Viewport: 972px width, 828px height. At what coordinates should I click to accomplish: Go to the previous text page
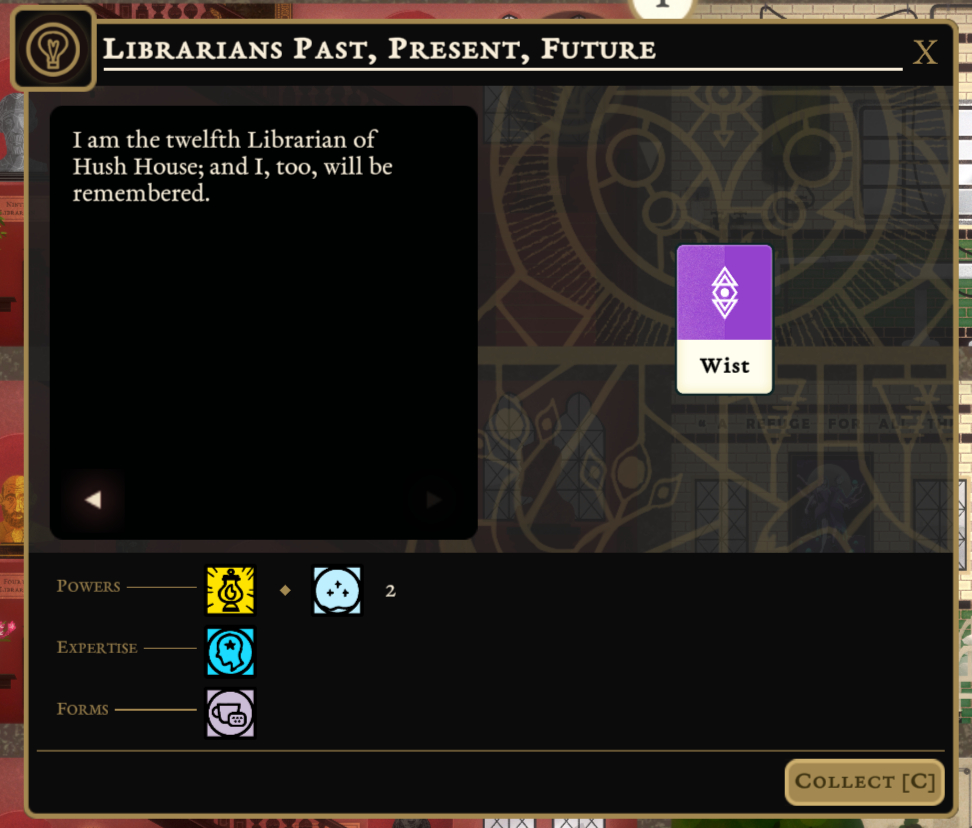pyautogui.click(x=93, y=499)
